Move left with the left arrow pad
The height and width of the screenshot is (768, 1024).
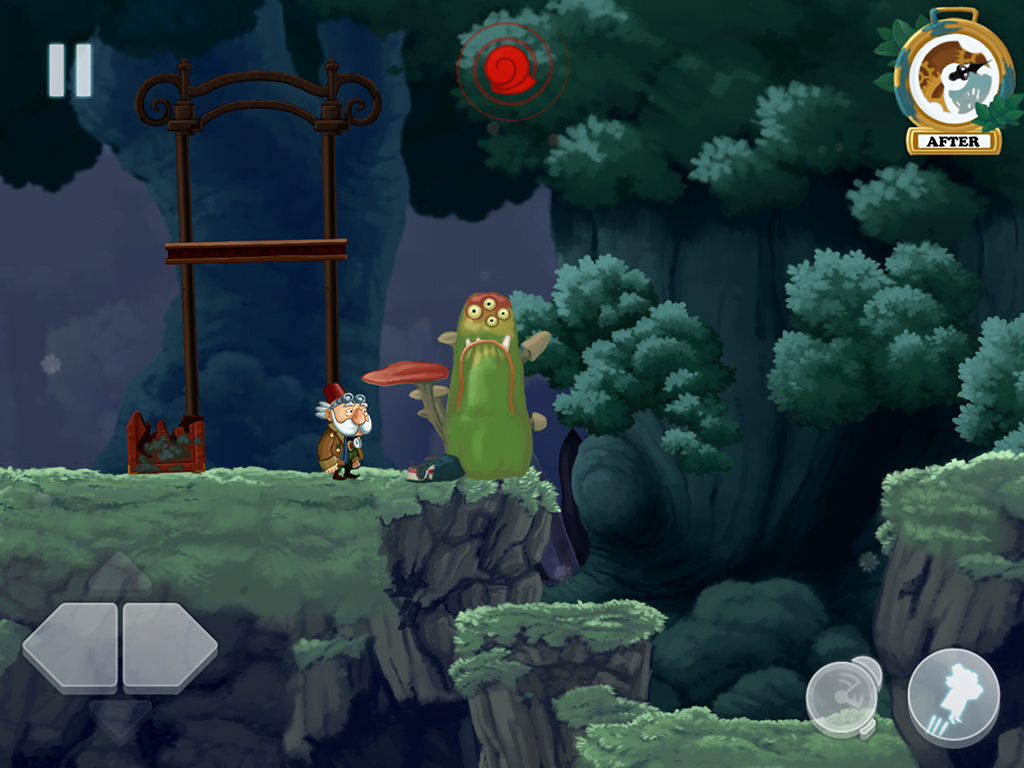pyautogui.click(x=70, y=647)
